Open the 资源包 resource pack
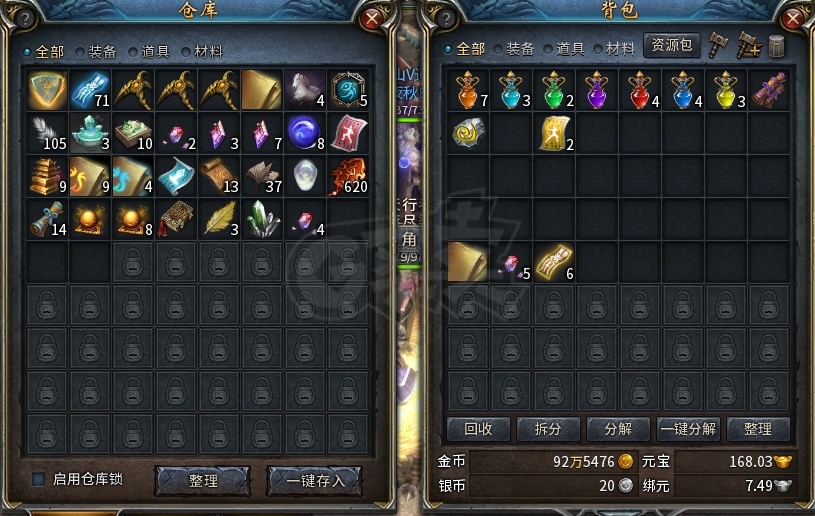The height and width of the screenshot is (516, 815). [671, 46]
